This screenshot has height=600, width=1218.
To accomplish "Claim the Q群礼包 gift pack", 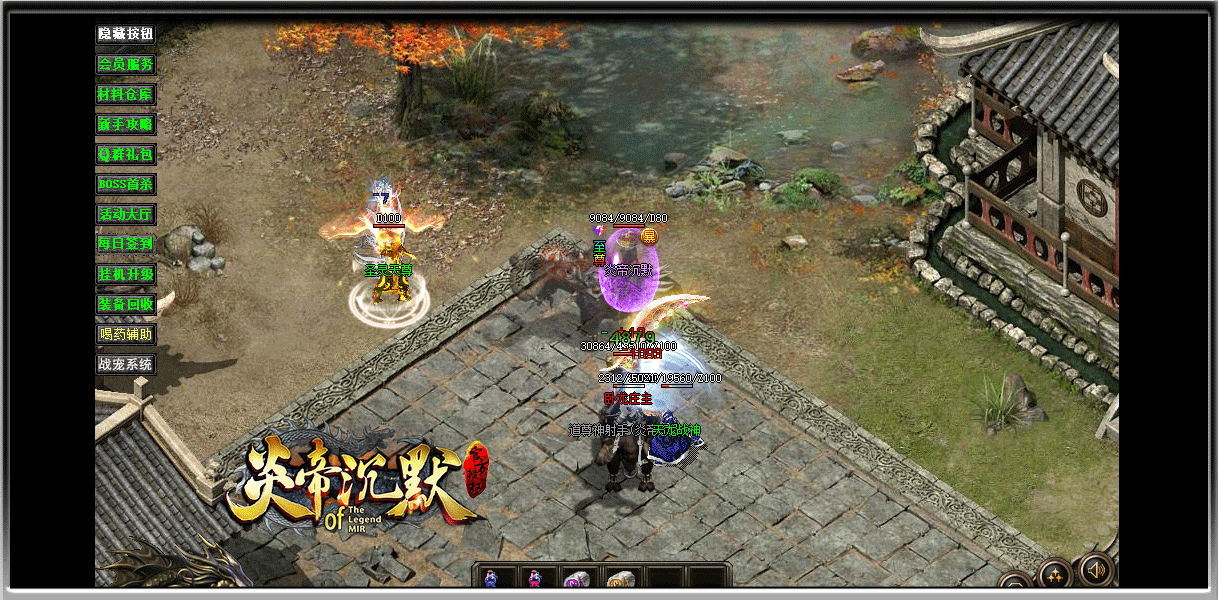I will [x=126, y=154].
